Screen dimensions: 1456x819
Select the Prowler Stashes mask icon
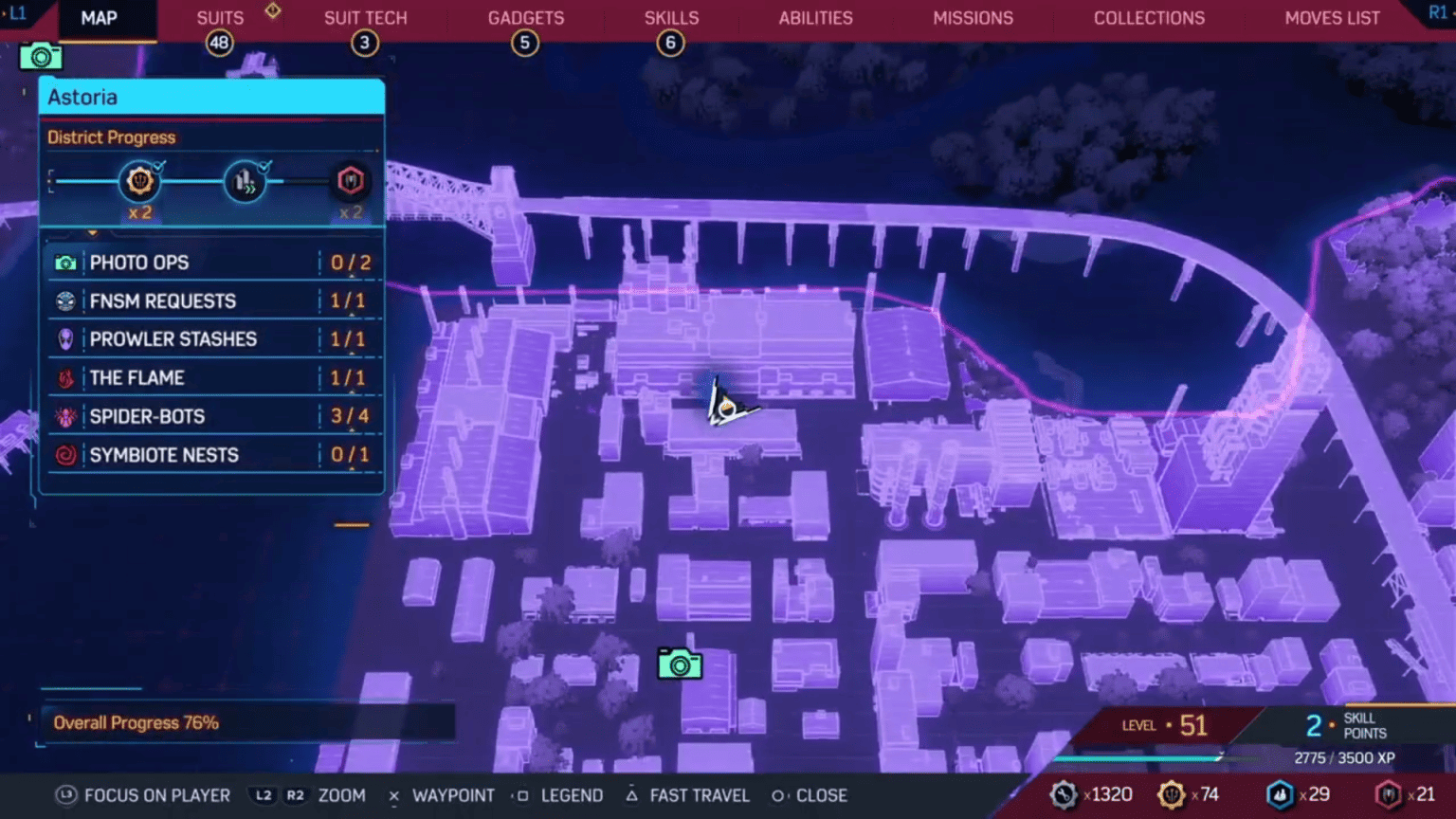tap(64, 338)
